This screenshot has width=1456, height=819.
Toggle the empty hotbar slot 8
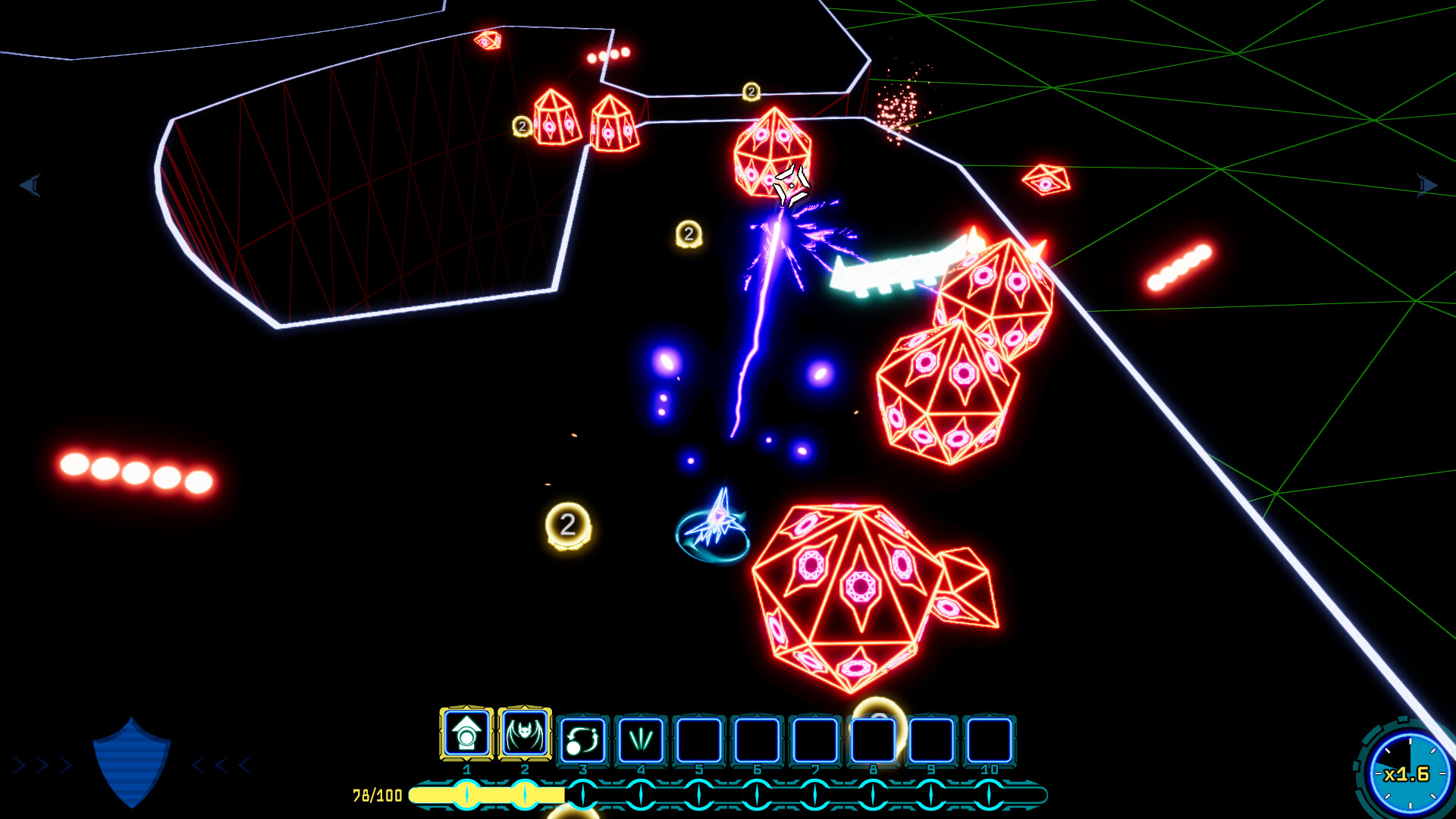[x=874, y=739]
